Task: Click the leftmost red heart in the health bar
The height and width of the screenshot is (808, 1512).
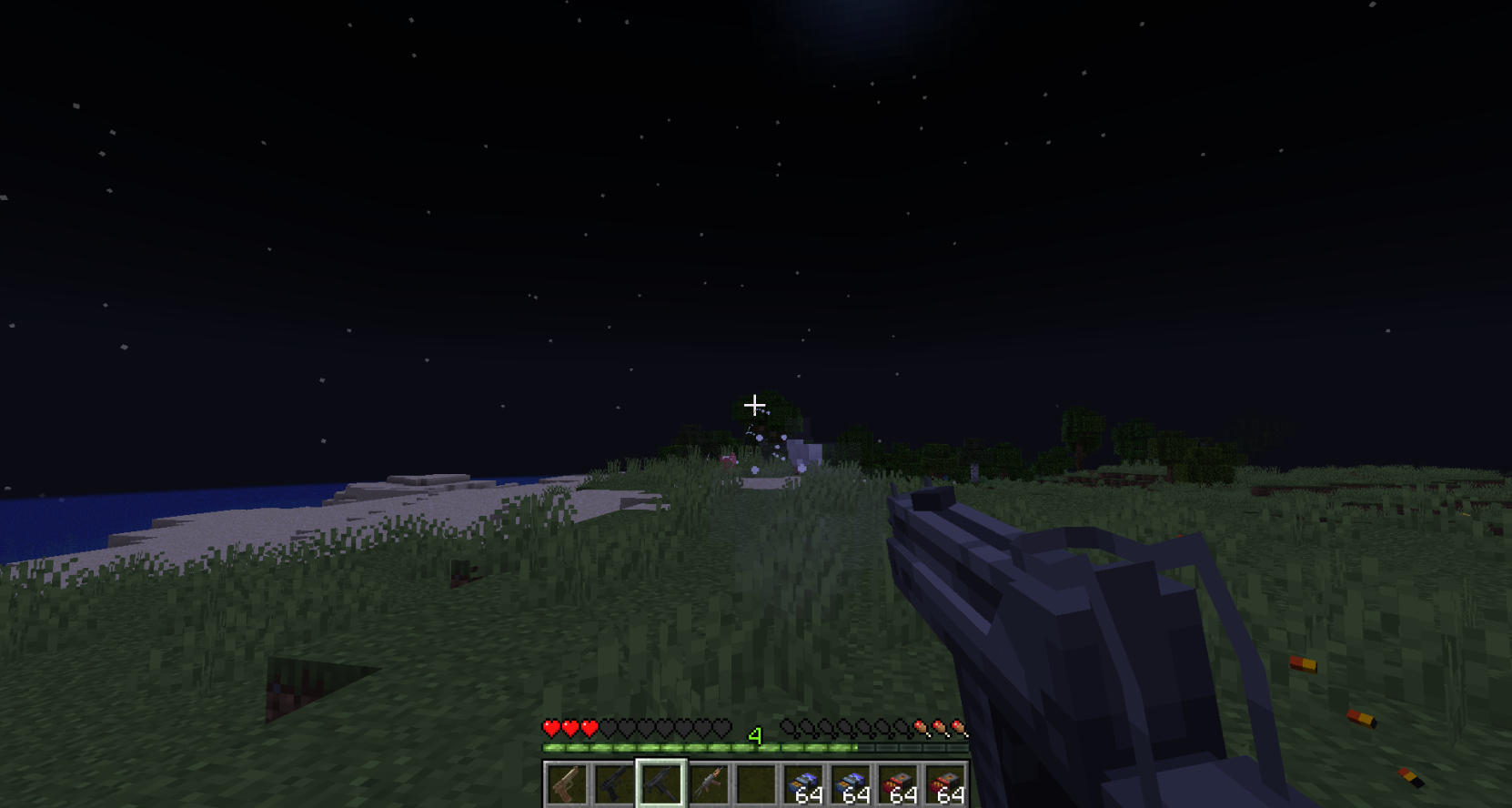Action: pyautogui.click(x=551, y=729)
